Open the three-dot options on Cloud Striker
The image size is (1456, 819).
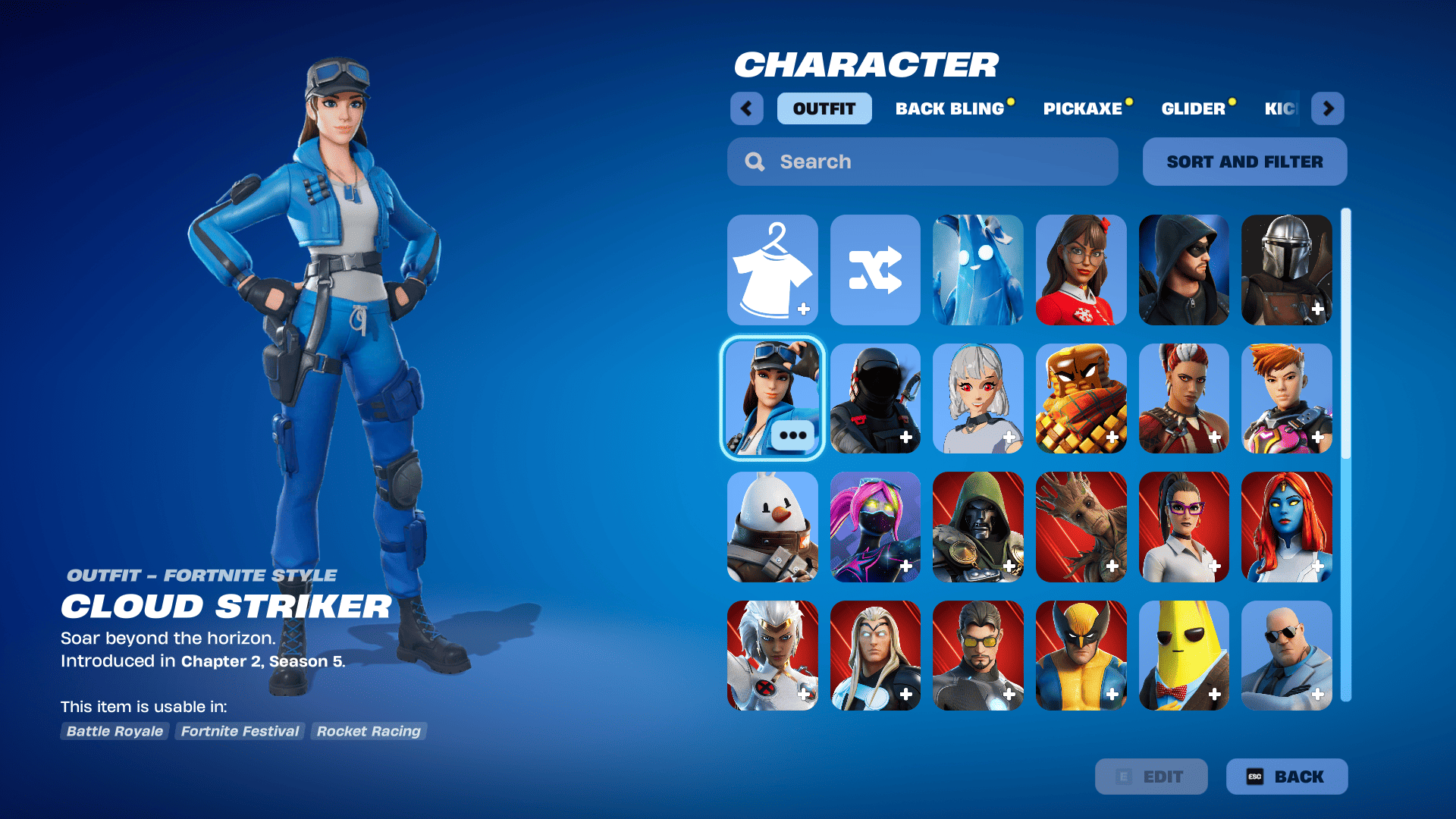click(792, 435)
